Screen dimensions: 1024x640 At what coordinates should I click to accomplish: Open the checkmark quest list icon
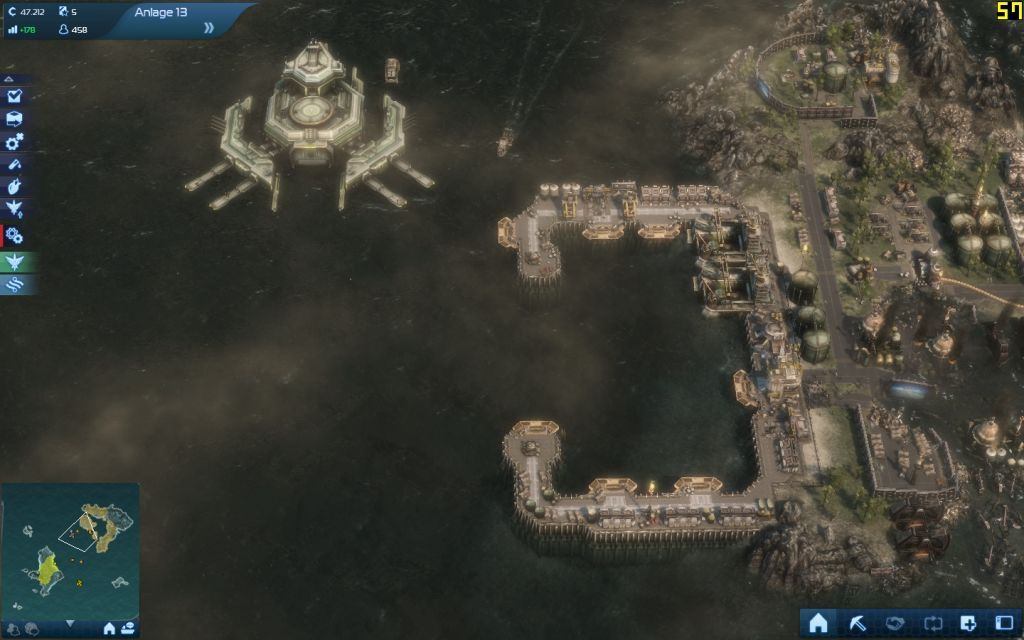coord(15,96)
